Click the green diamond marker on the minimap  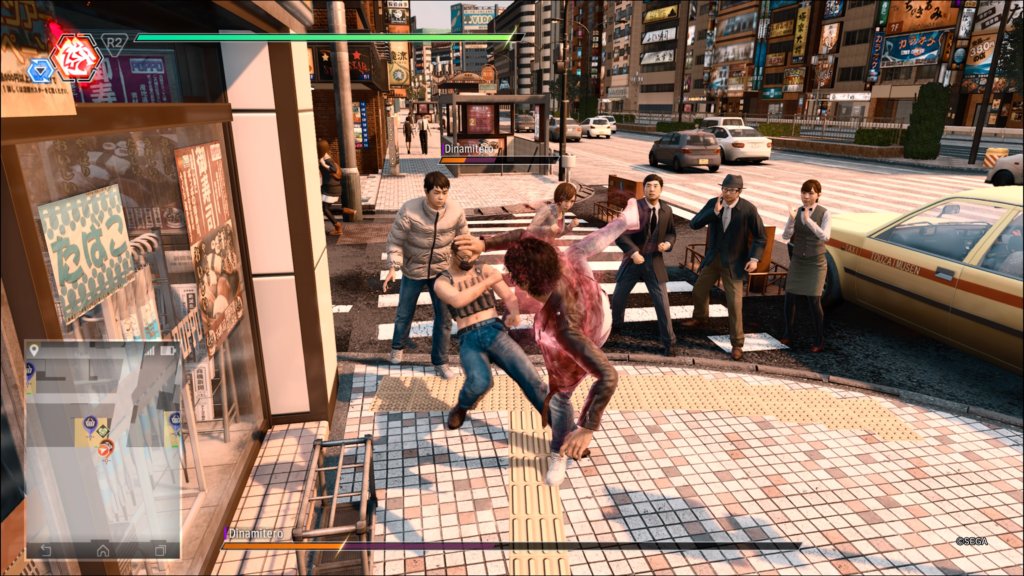pos(102,431)
